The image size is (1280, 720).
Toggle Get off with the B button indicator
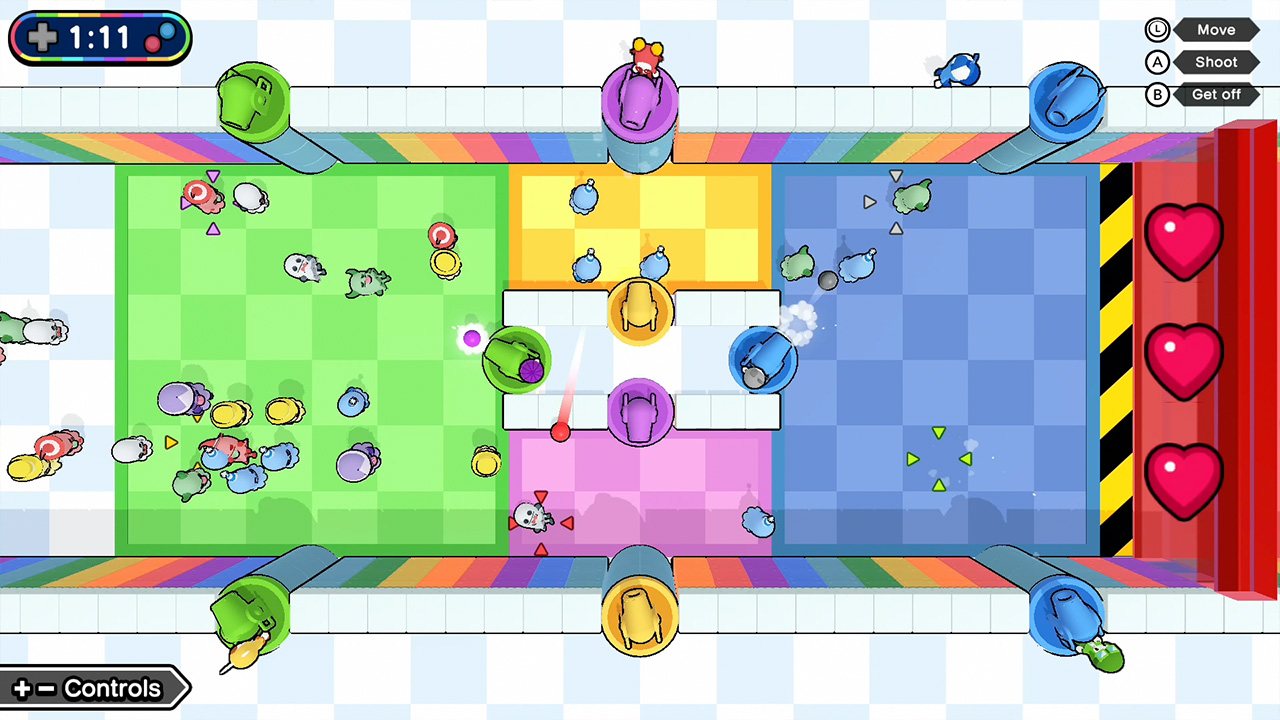point(1157,94)
